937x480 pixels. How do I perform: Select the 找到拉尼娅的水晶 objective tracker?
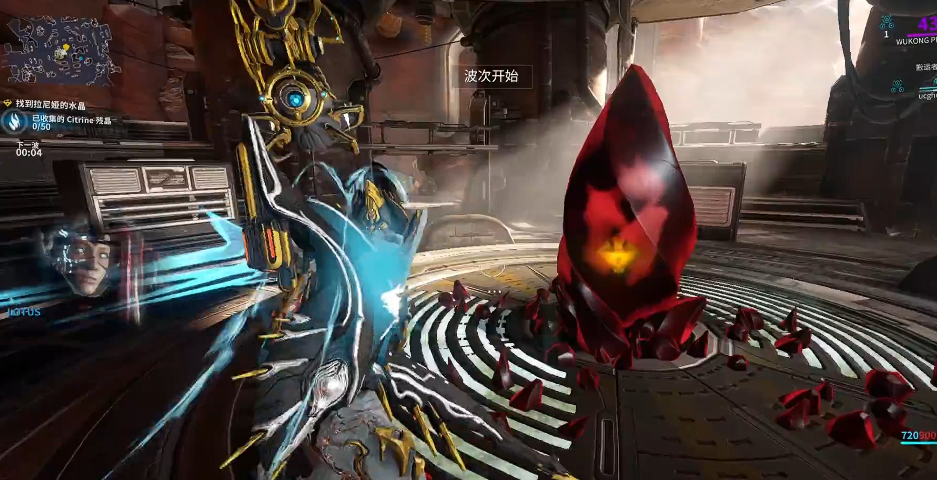pyautogui.click(x=62, y=103)
